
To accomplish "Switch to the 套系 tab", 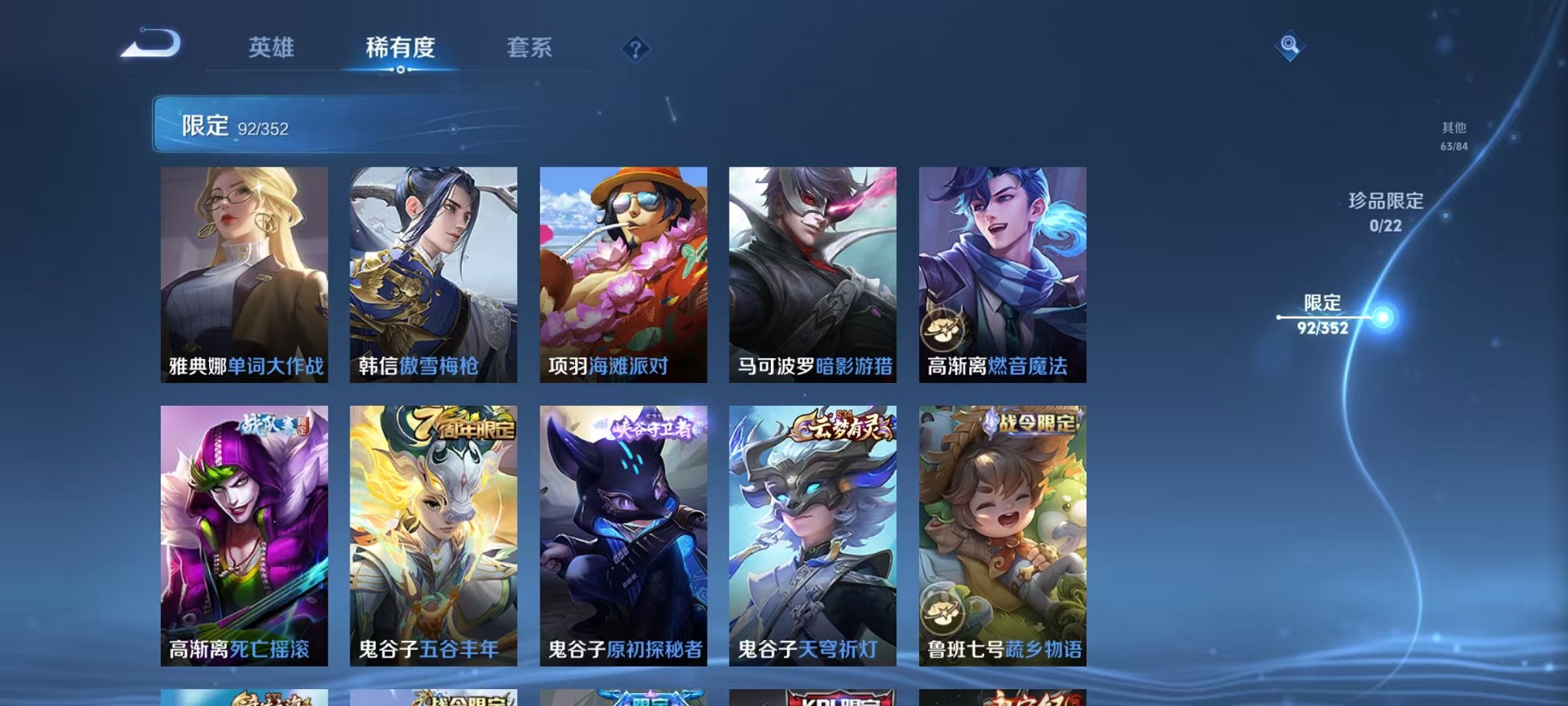I will 530,48.
